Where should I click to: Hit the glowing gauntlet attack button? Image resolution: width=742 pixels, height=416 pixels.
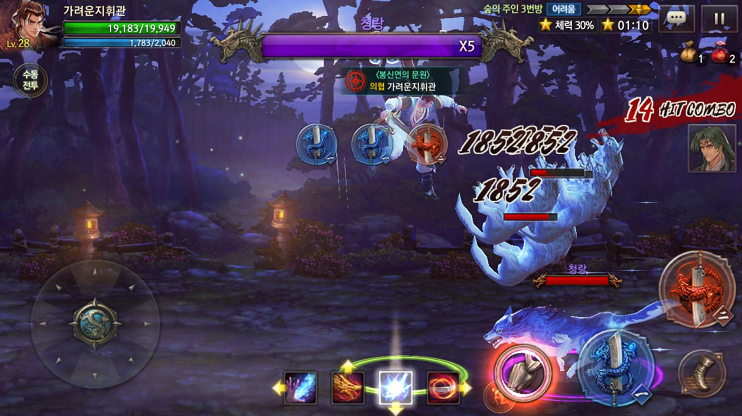tap(519, 369)
